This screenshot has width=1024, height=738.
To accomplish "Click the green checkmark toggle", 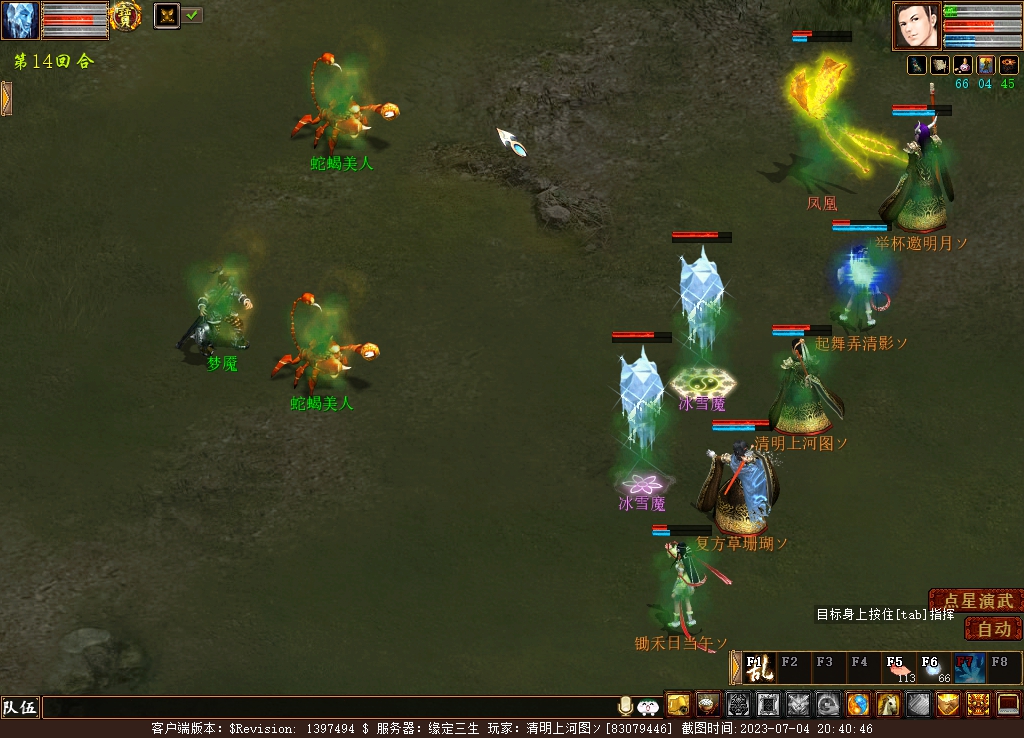I will [x=192, y=15].
